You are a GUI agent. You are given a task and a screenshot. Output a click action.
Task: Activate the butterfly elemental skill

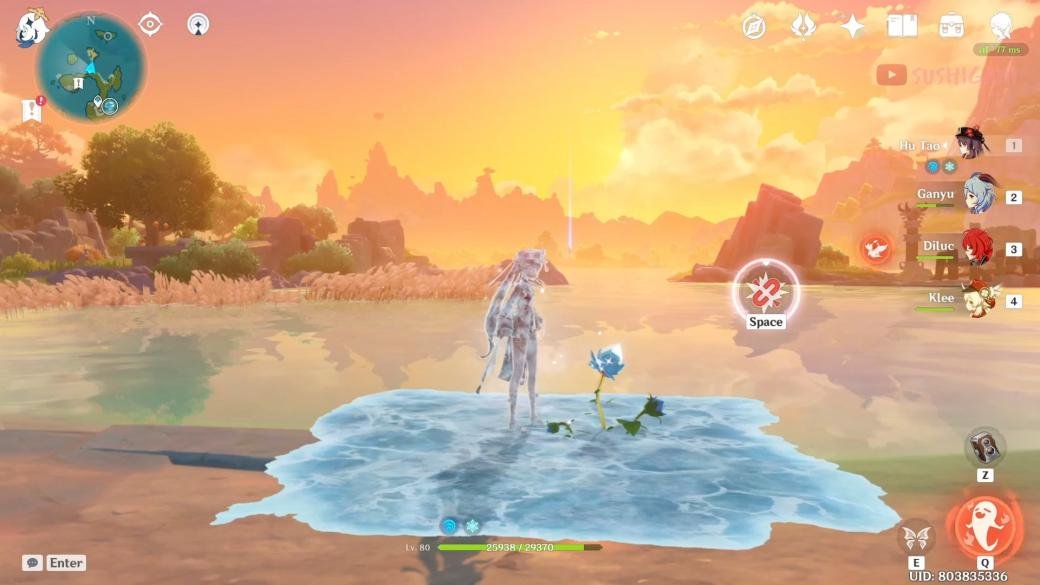[916, 537]
